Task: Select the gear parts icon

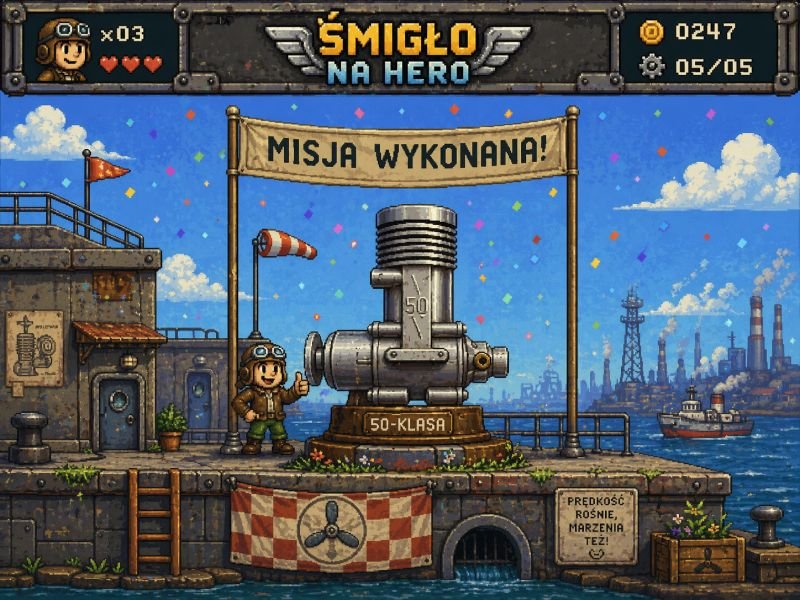Action: (x=651, y=66)
